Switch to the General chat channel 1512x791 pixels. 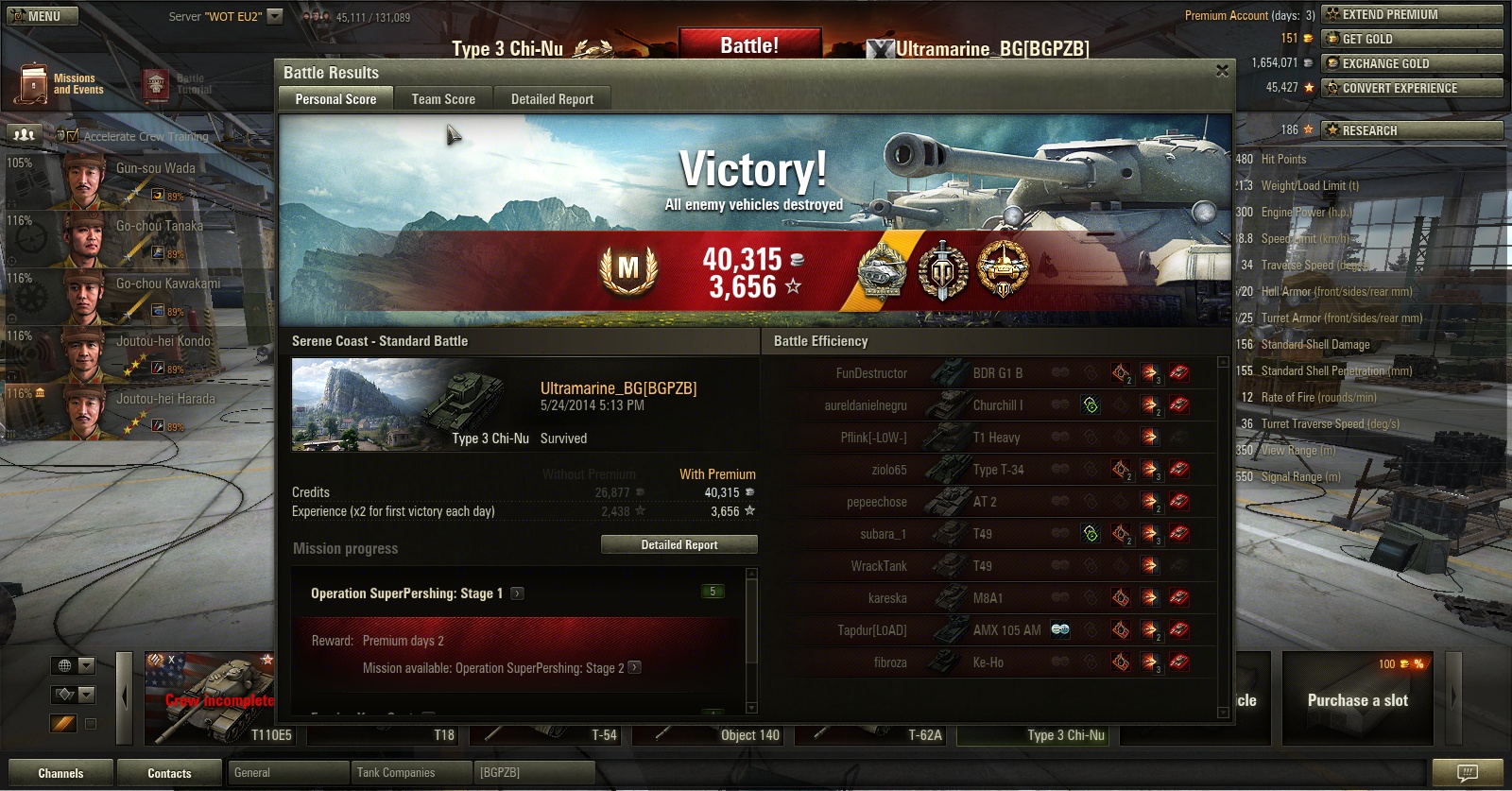tap(288, 773)
